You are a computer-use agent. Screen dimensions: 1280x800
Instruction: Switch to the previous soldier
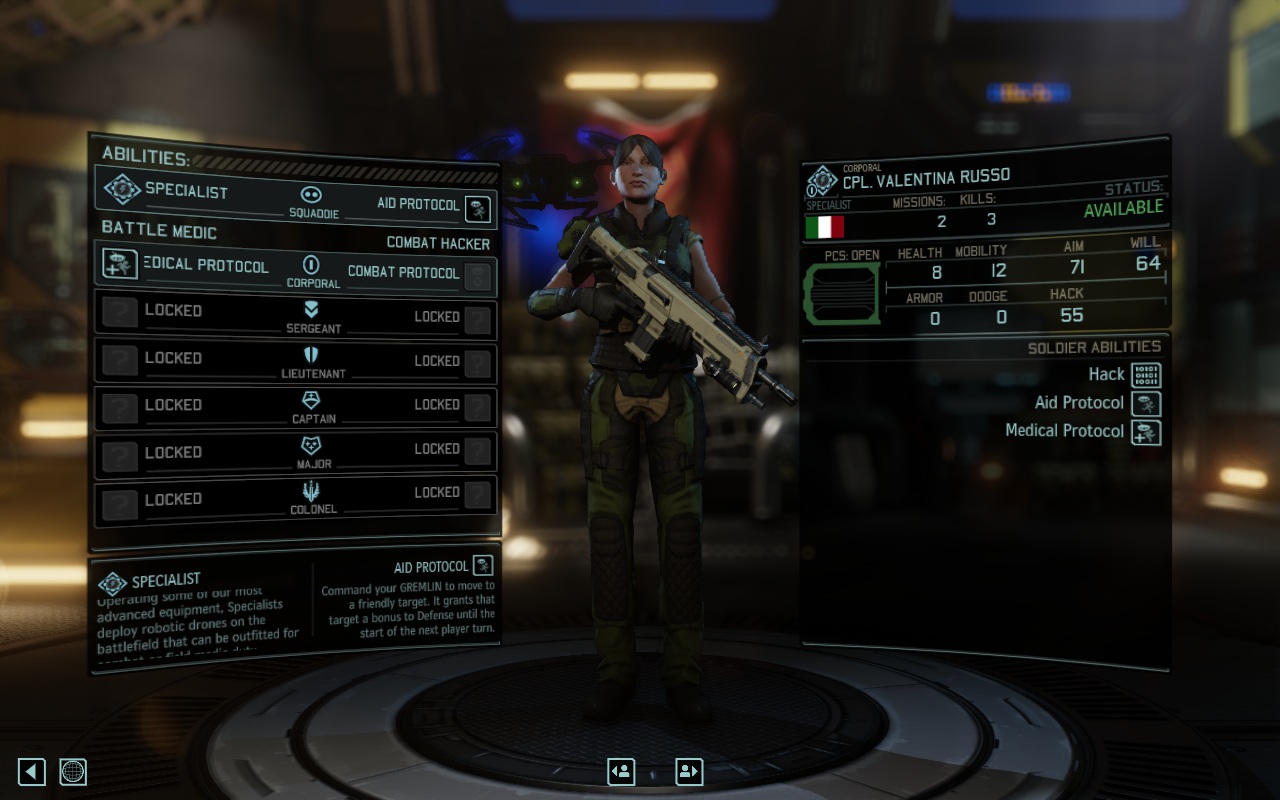621,771
